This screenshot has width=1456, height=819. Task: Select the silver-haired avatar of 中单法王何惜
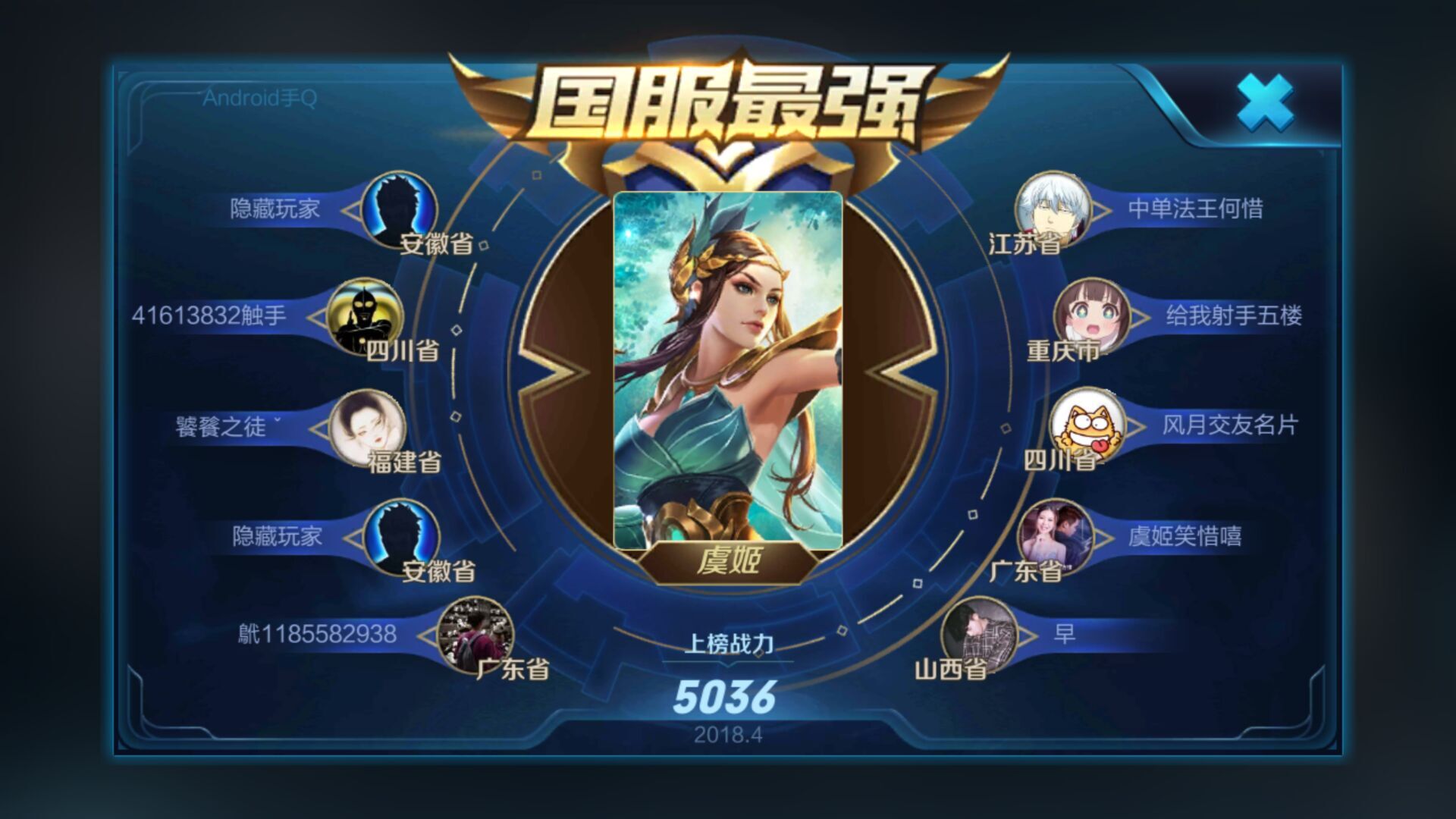(1054, 213)
